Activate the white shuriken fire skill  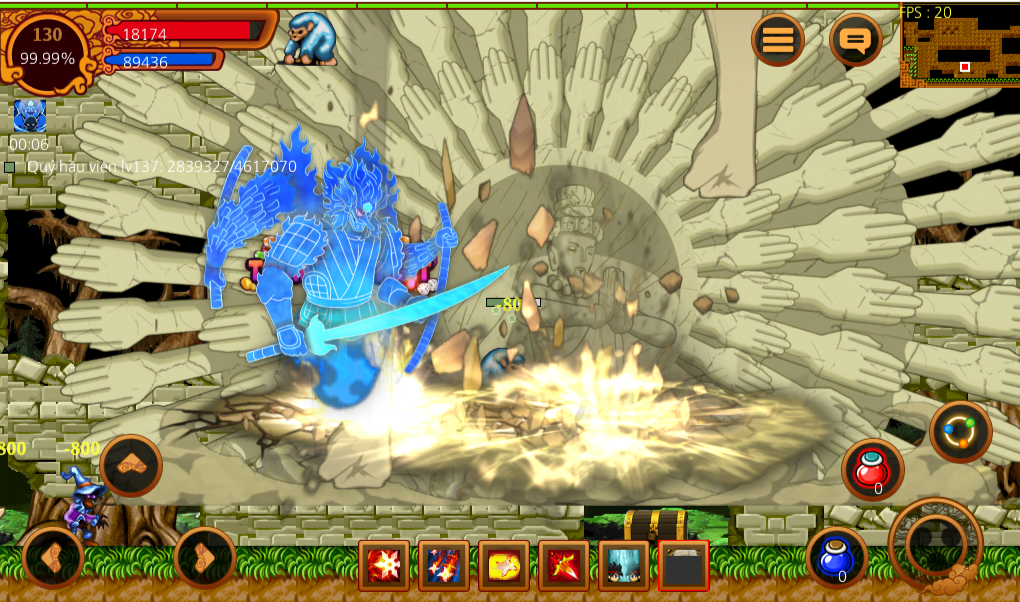pyautogui.click(x=384, y=566)
